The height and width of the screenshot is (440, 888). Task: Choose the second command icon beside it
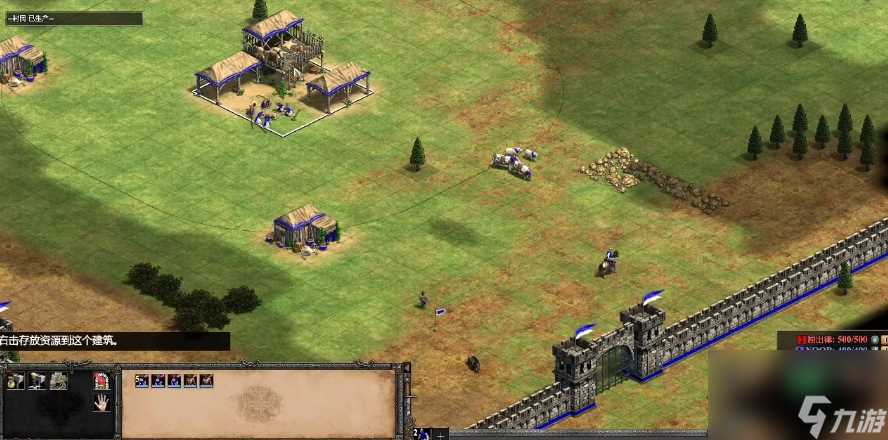[x=37, y=380]
